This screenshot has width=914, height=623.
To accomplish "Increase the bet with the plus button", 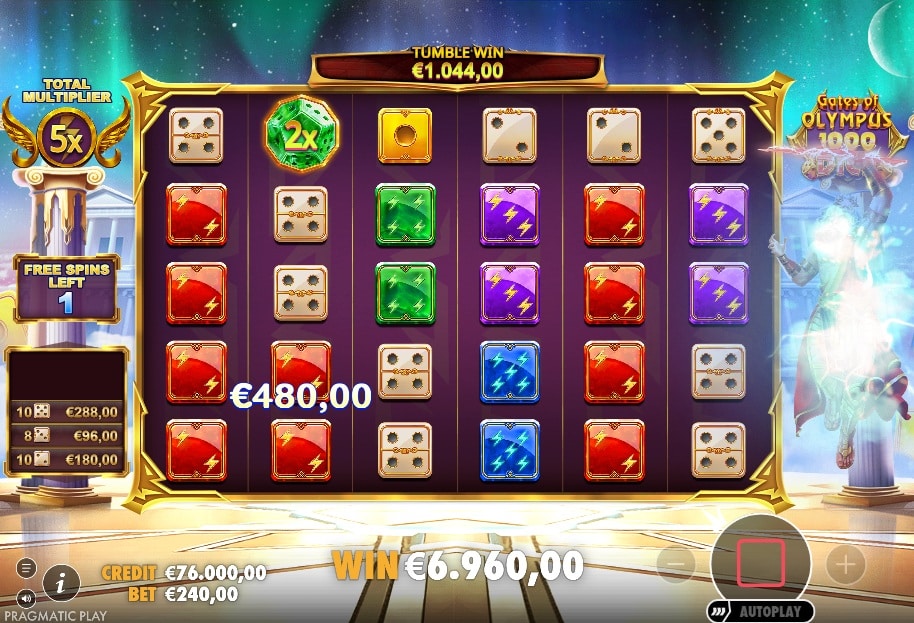I will pyautogui.click(x=845, y=565).
